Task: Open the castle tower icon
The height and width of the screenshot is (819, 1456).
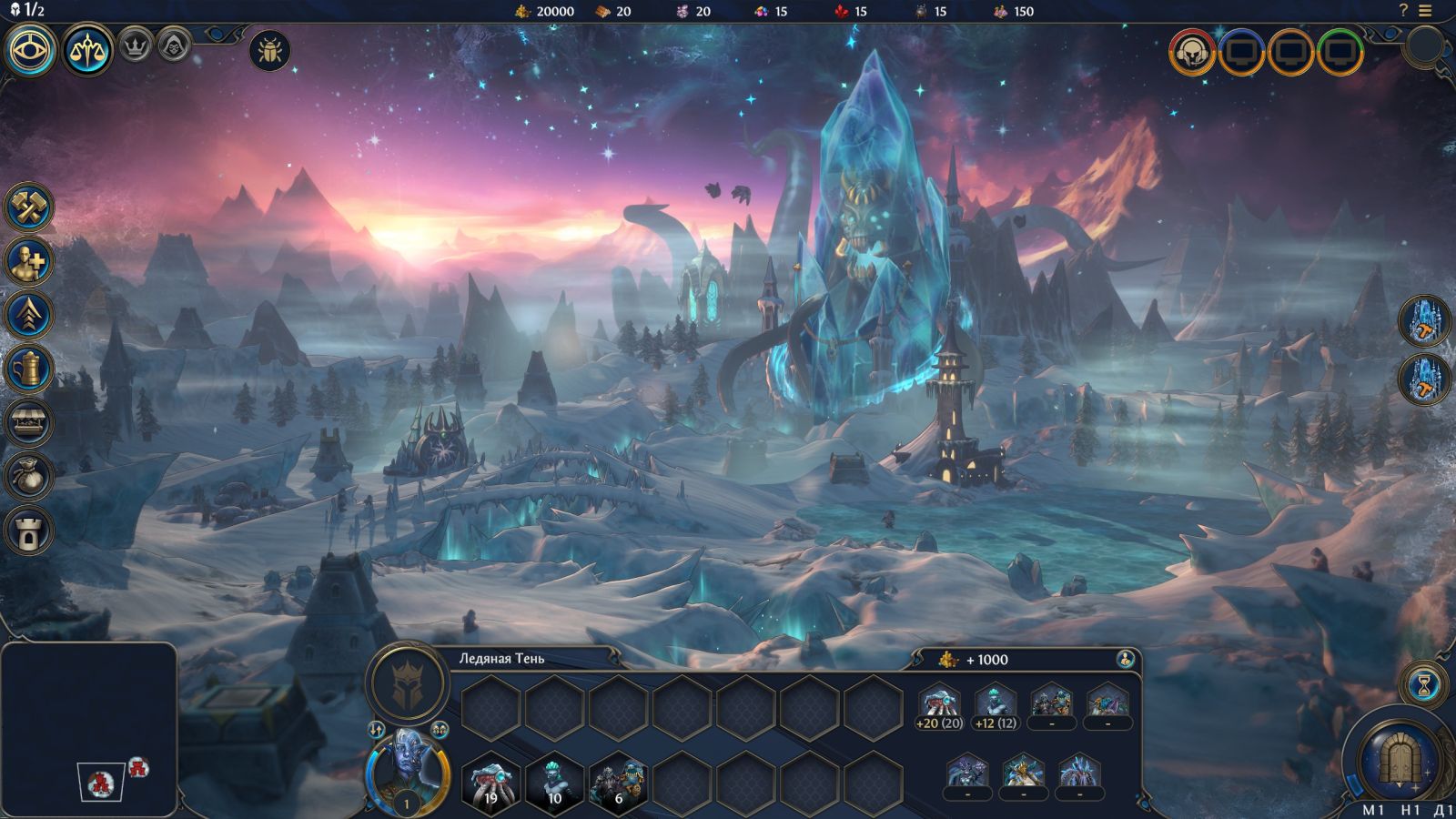Action: click(x=29, y=531)
